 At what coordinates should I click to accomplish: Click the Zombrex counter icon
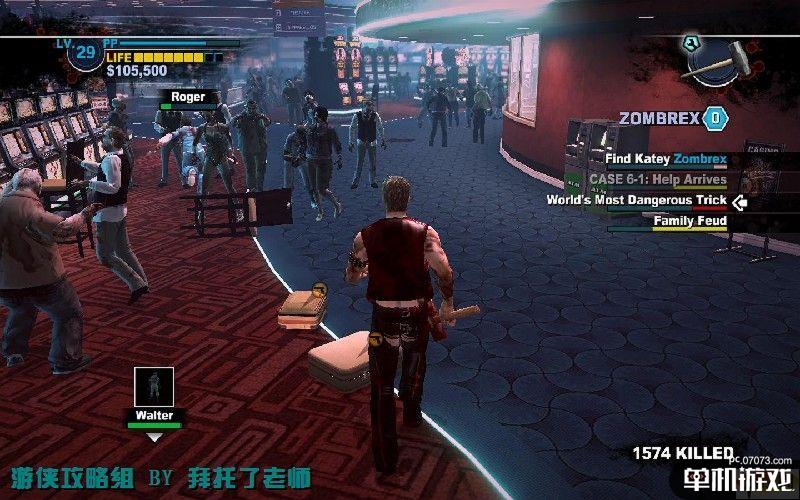coord(714,118)
